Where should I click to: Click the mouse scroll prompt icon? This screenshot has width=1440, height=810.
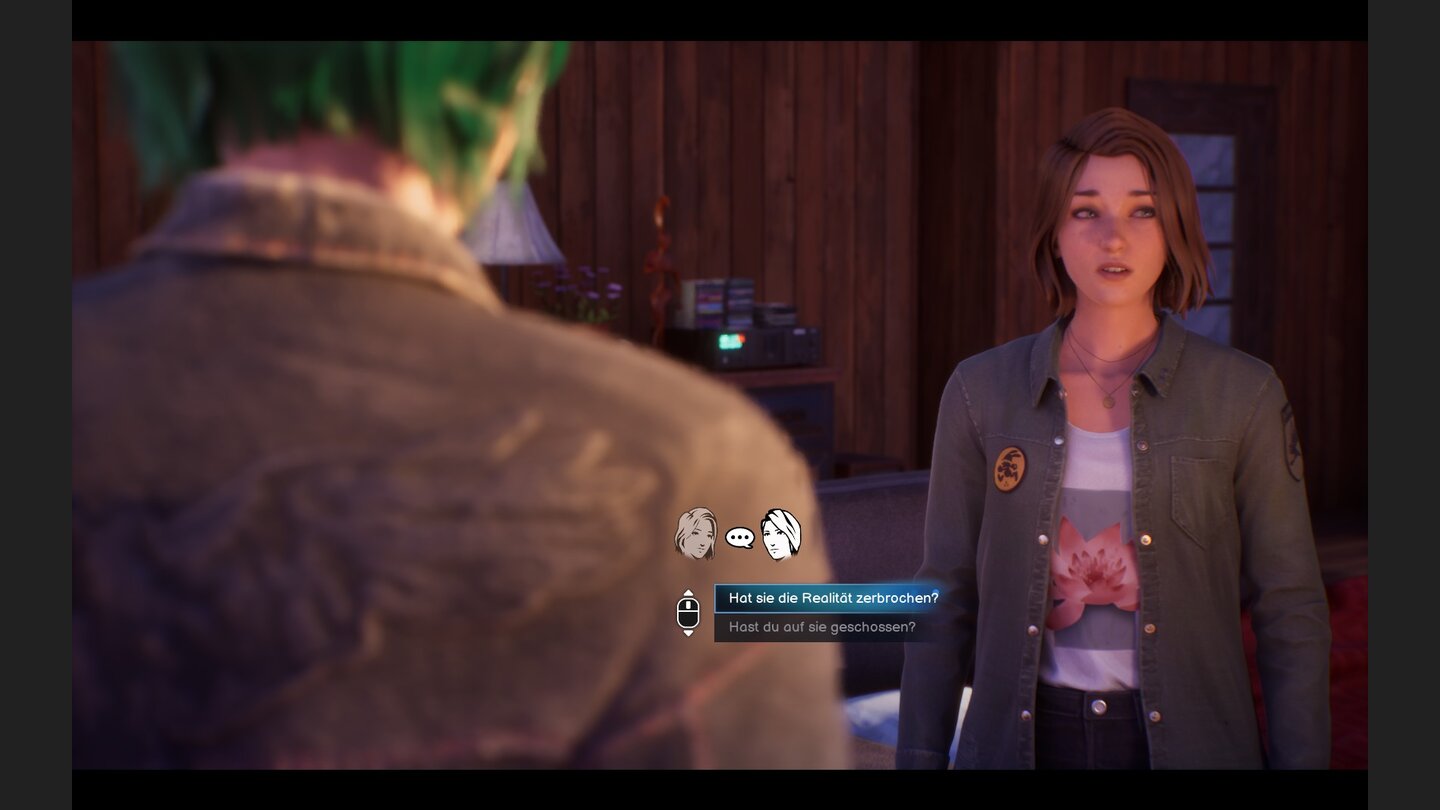[687, 610]
